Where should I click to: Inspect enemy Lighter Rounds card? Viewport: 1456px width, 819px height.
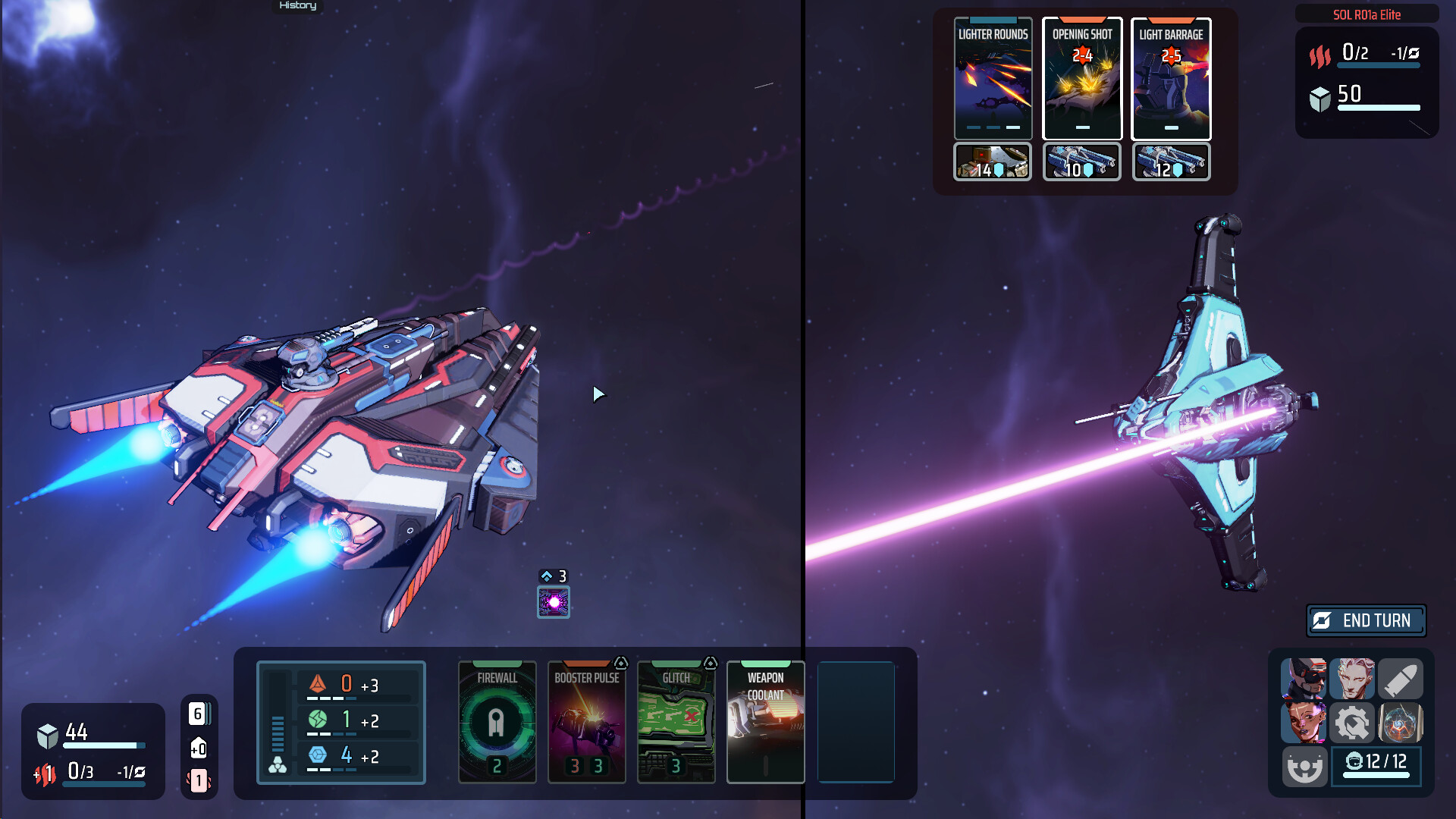click(993, 78)
